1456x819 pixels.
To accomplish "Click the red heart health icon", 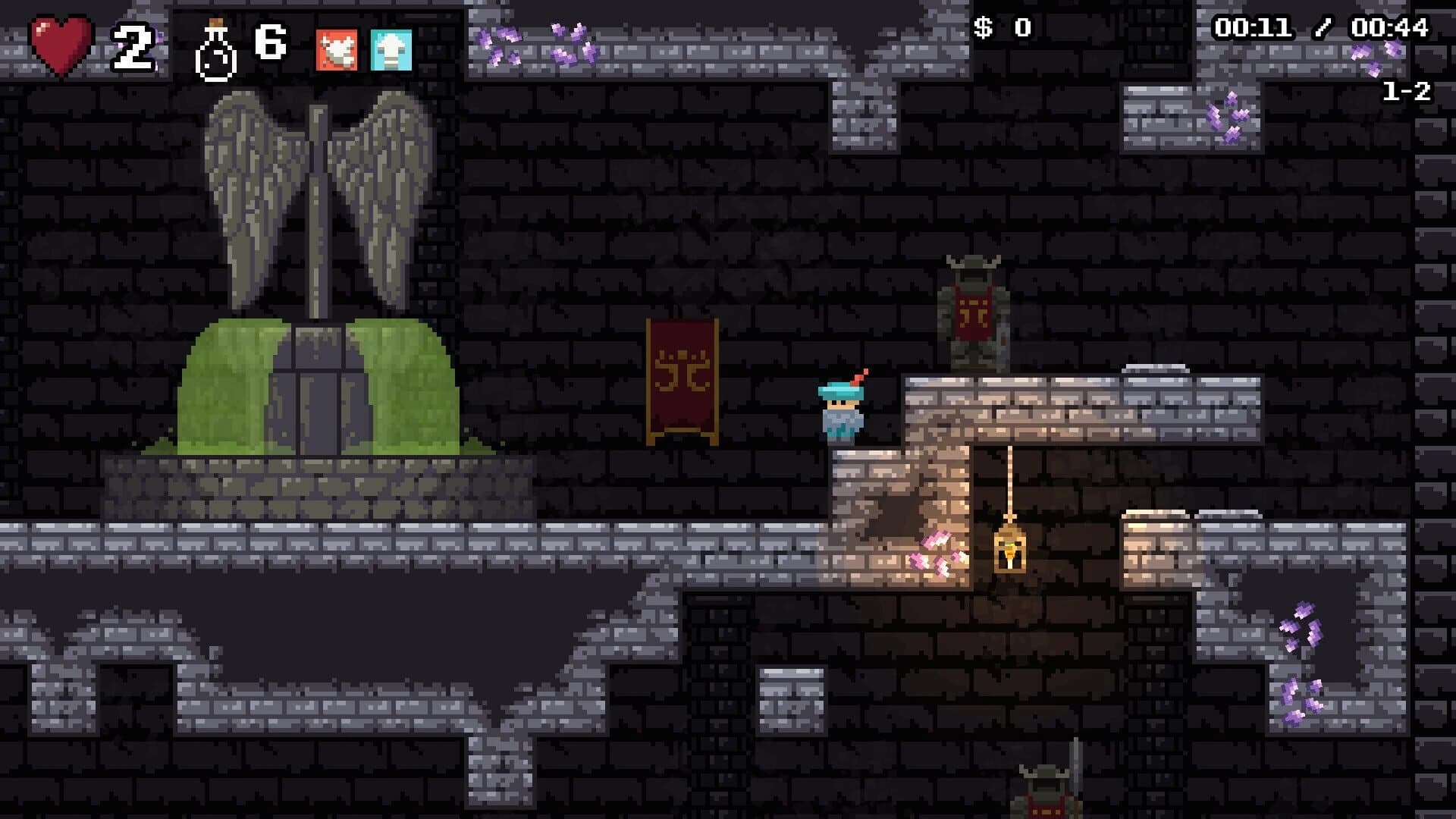I will point(61,44).
